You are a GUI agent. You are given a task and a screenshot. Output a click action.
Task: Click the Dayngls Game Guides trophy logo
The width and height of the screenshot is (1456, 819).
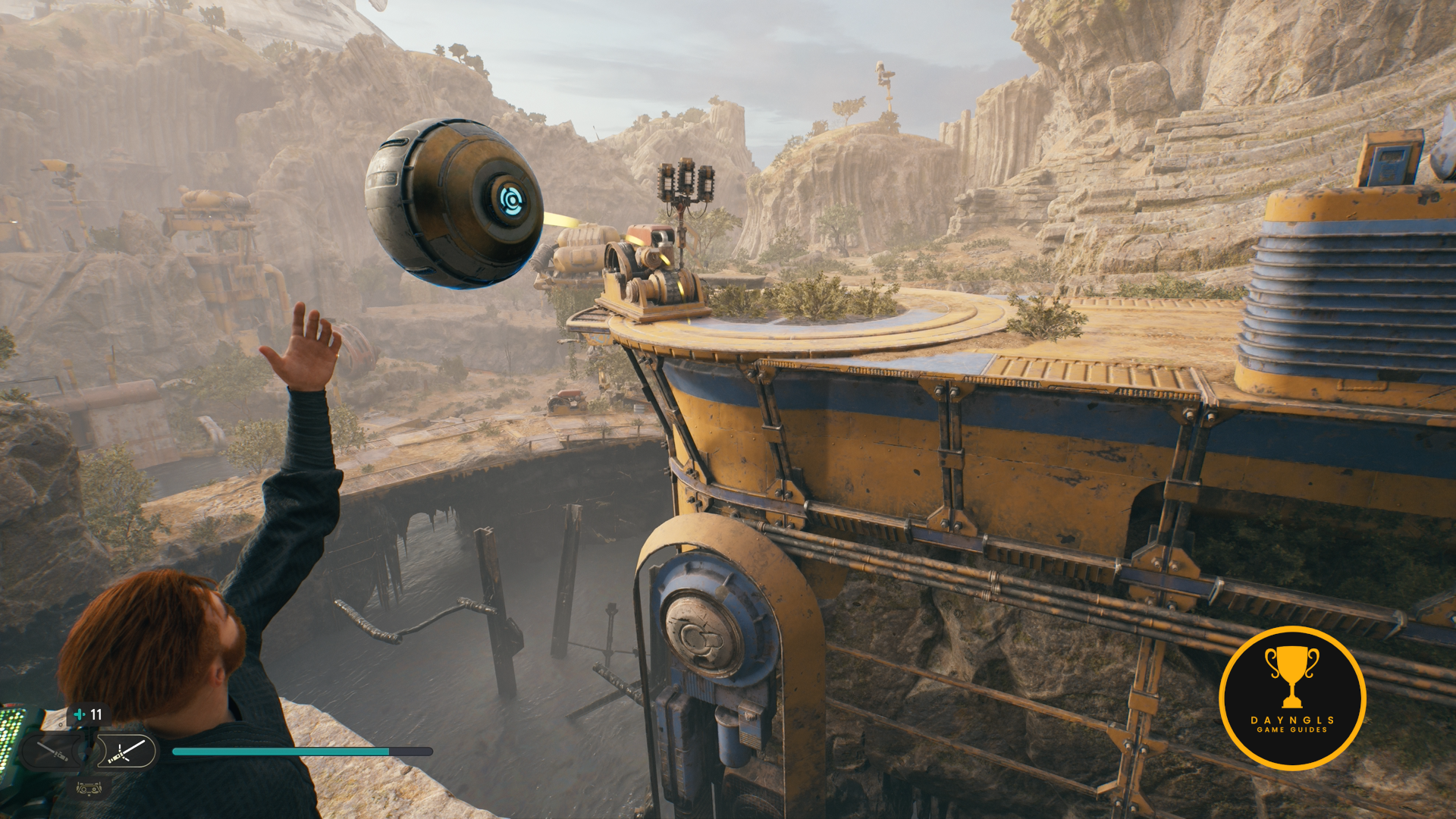pyautogui.click(x=1291, y=698)
